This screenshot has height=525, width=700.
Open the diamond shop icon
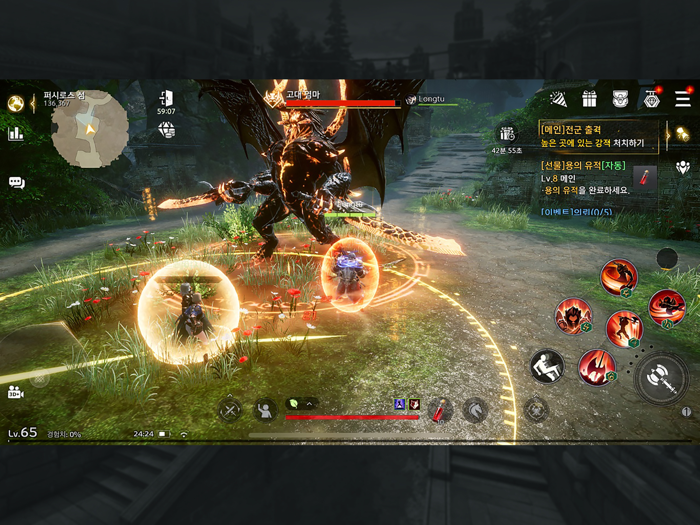pyautogui.click(x=651, y=99)
